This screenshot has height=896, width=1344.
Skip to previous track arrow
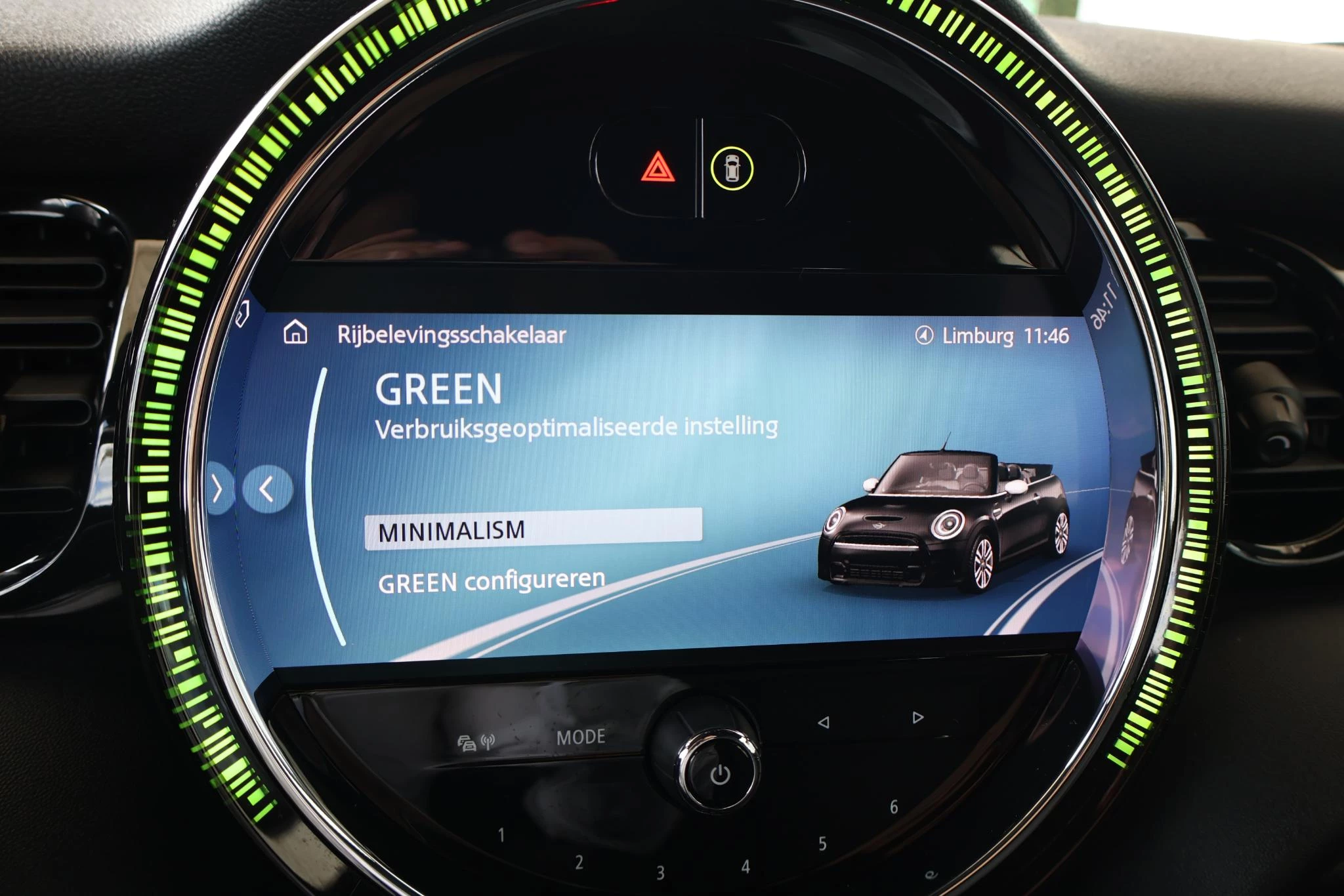coord(823,722)
